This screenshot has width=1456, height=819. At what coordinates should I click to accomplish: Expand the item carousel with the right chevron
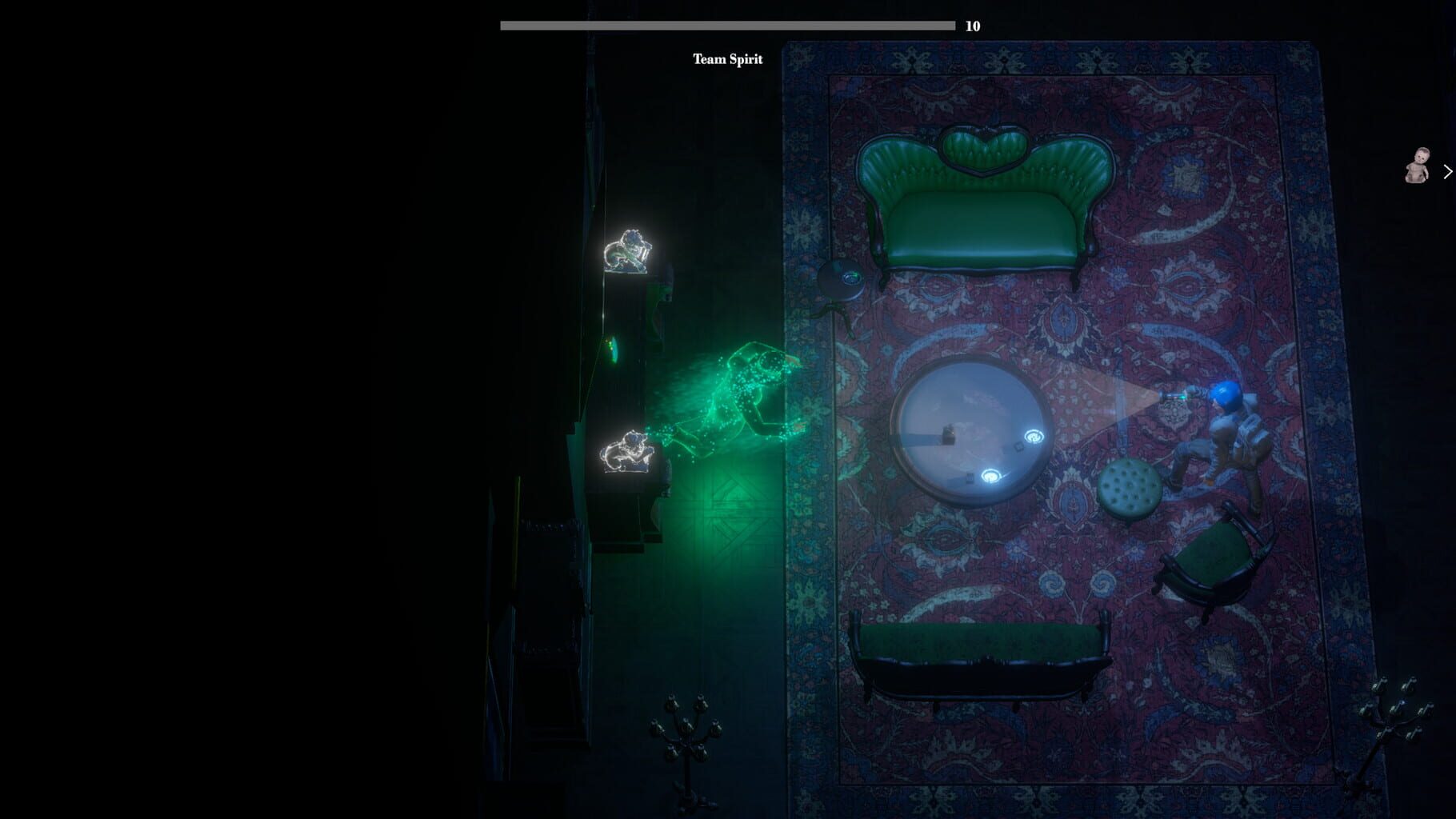pos(1447,170)
